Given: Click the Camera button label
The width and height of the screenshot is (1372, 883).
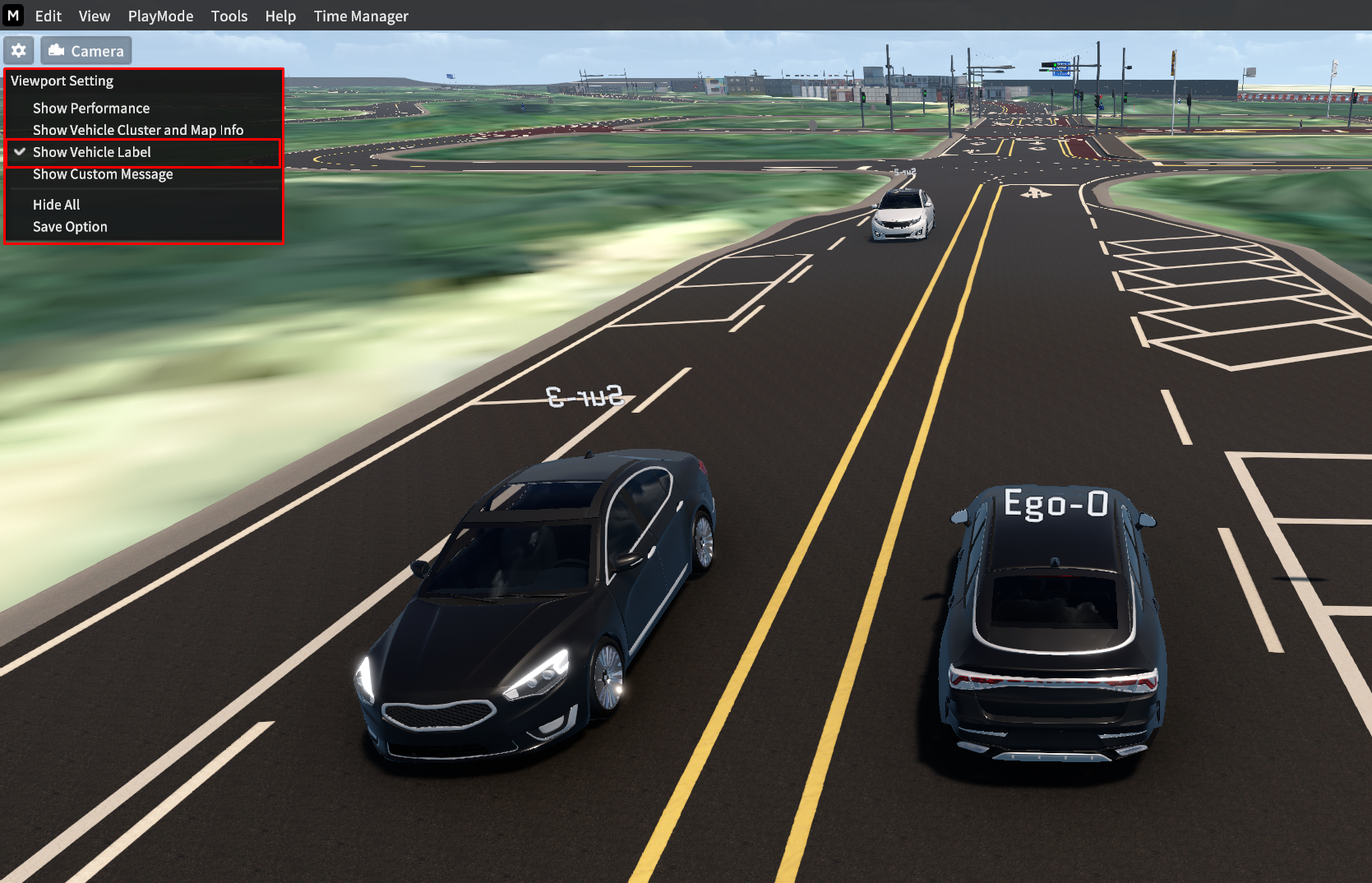Looking at the screenshot, I should click(97, 50).
